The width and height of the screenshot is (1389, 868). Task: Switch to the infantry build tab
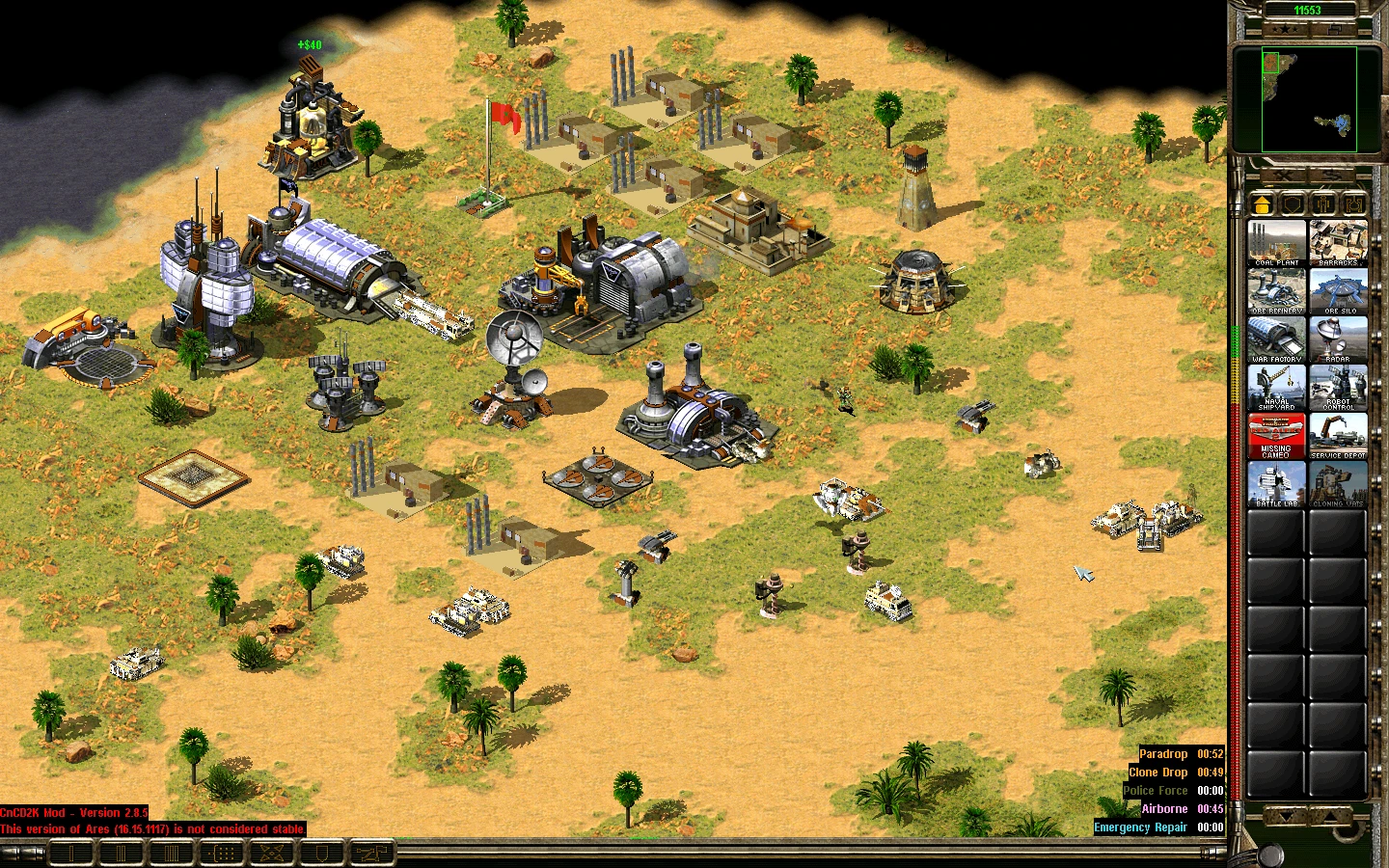click(1323, 203)
